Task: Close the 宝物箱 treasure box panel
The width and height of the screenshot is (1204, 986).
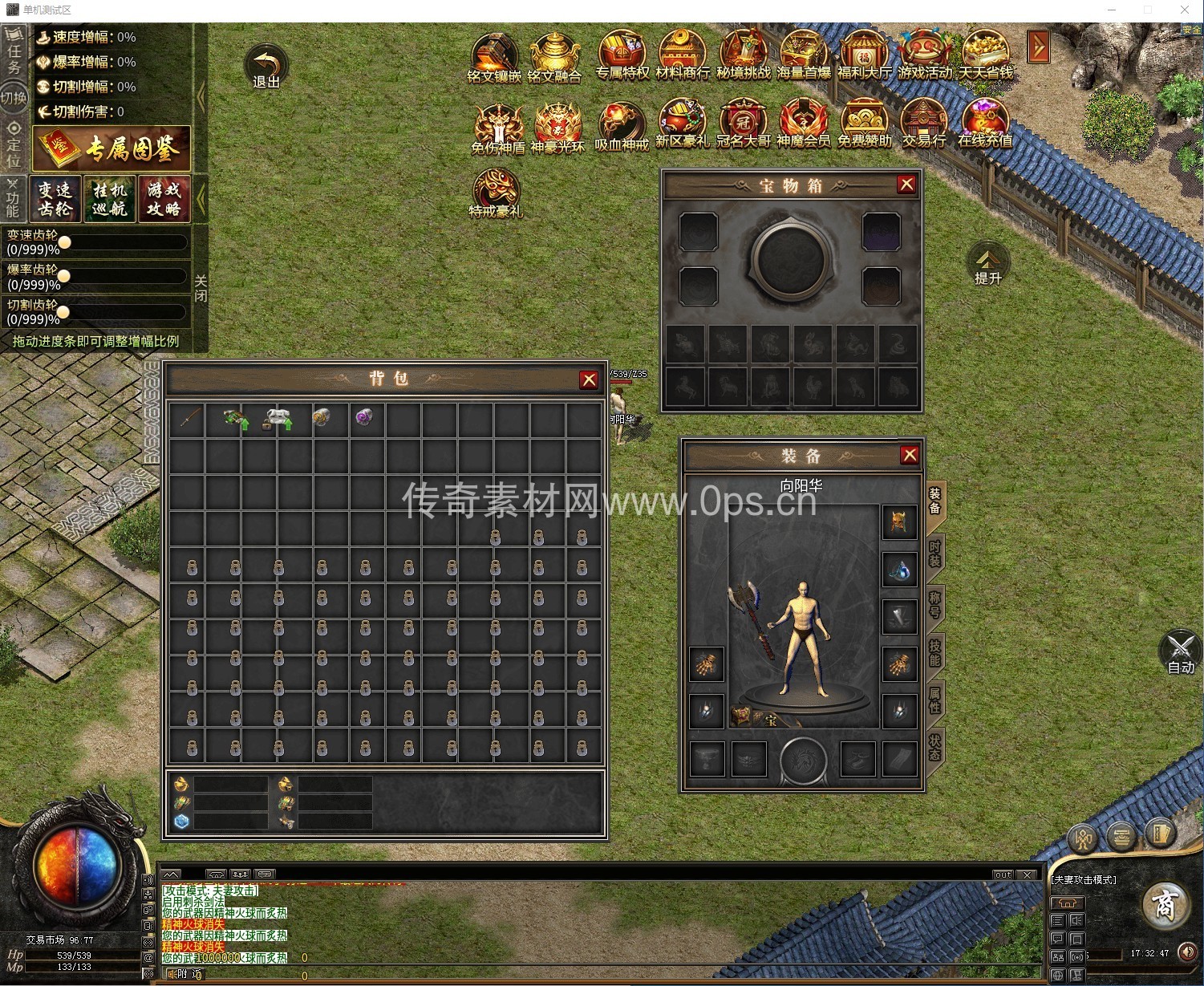Action: 906,185
